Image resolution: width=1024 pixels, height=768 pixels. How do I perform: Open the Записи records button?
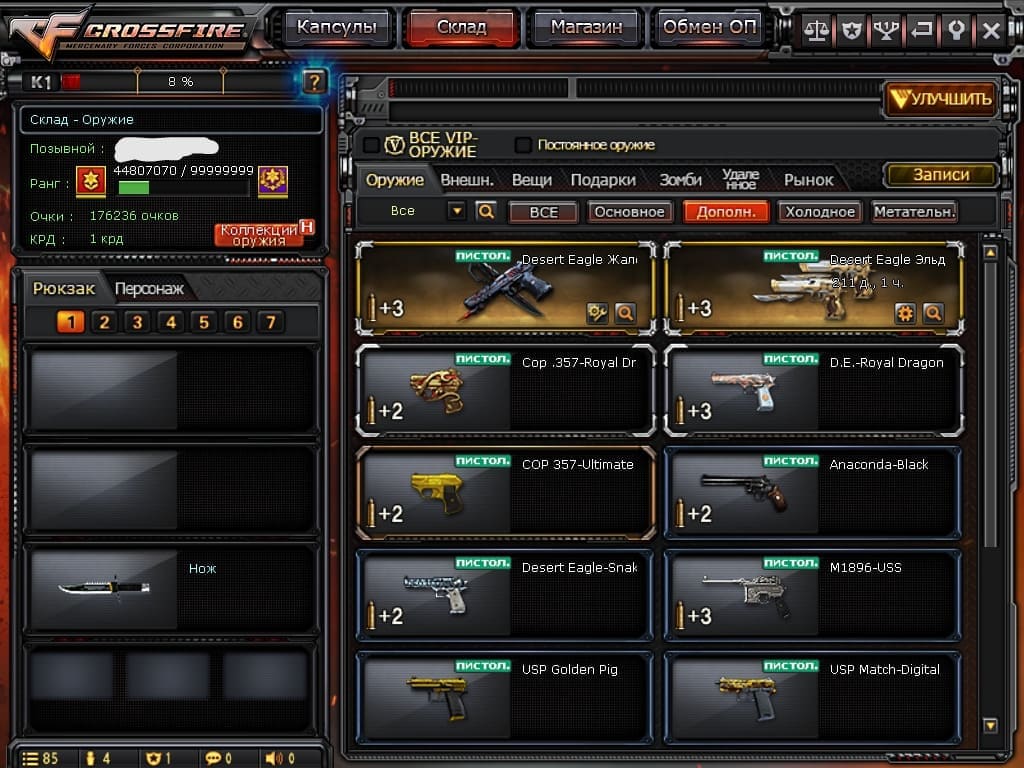click(941, 175)
